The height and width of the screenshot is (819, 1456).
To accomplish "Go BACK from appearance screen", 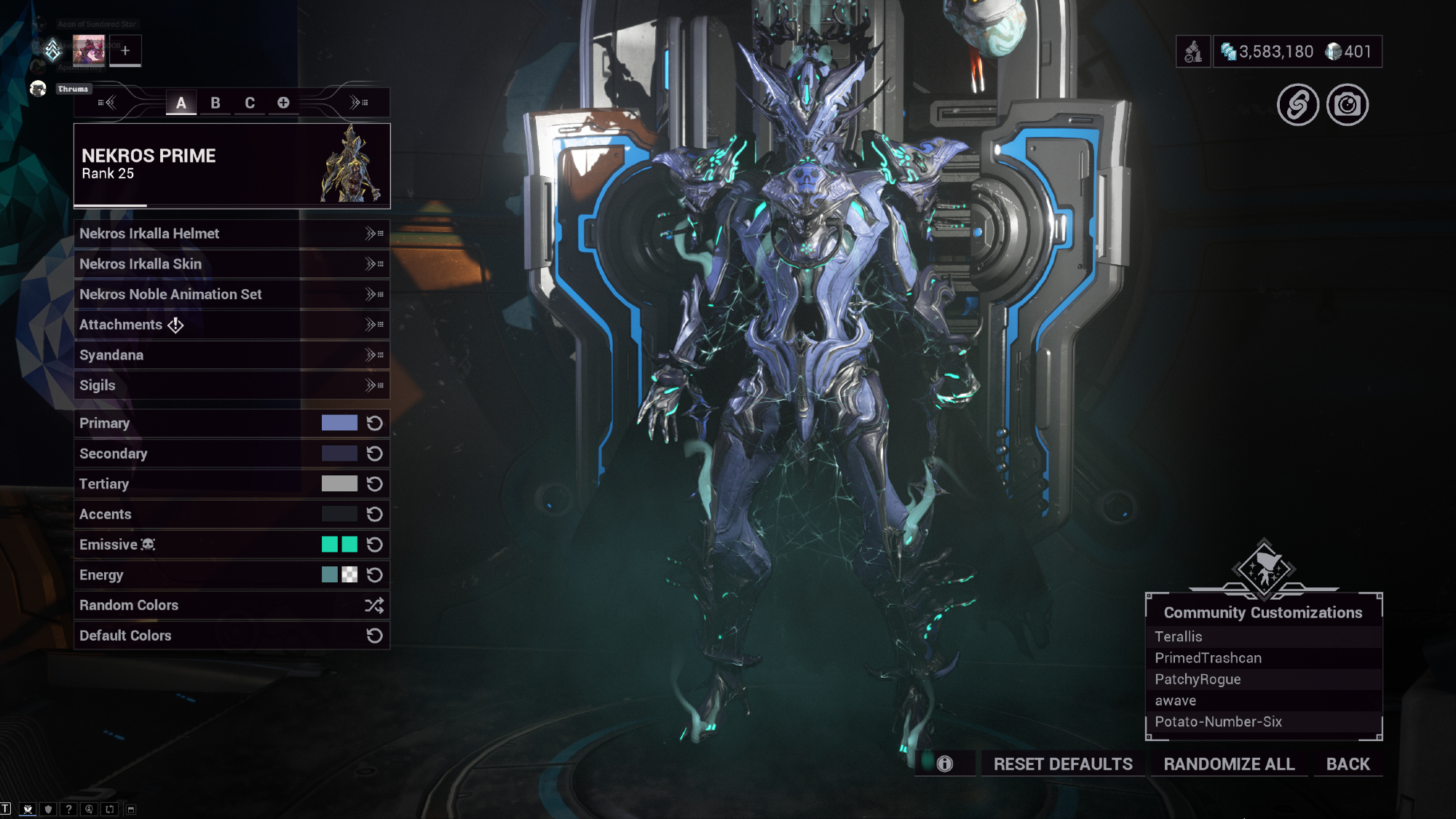I will tap(1348, 764).
